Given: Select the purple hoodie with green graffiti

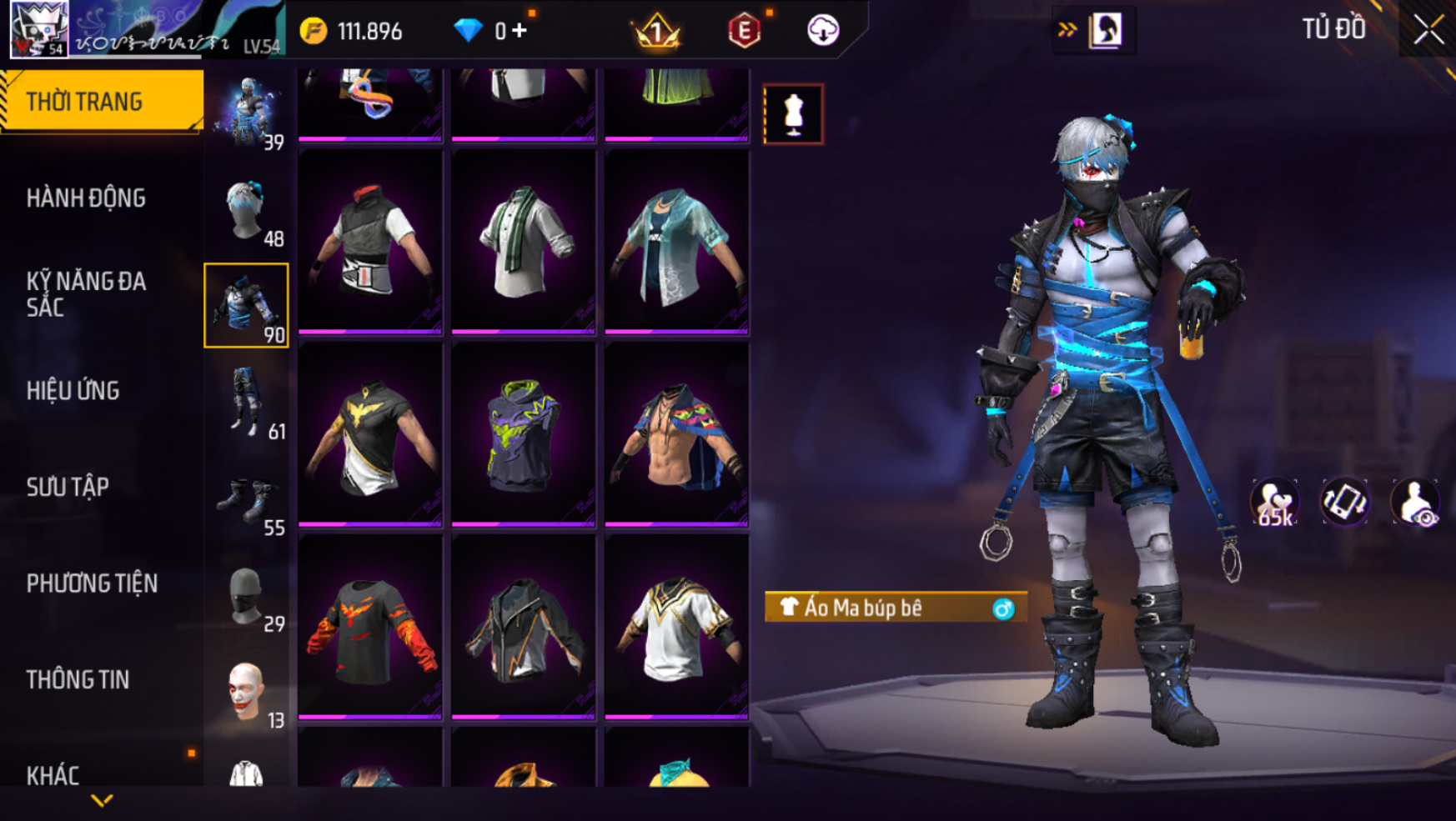Looking at the screenshot, I should [x=524, y=434].
